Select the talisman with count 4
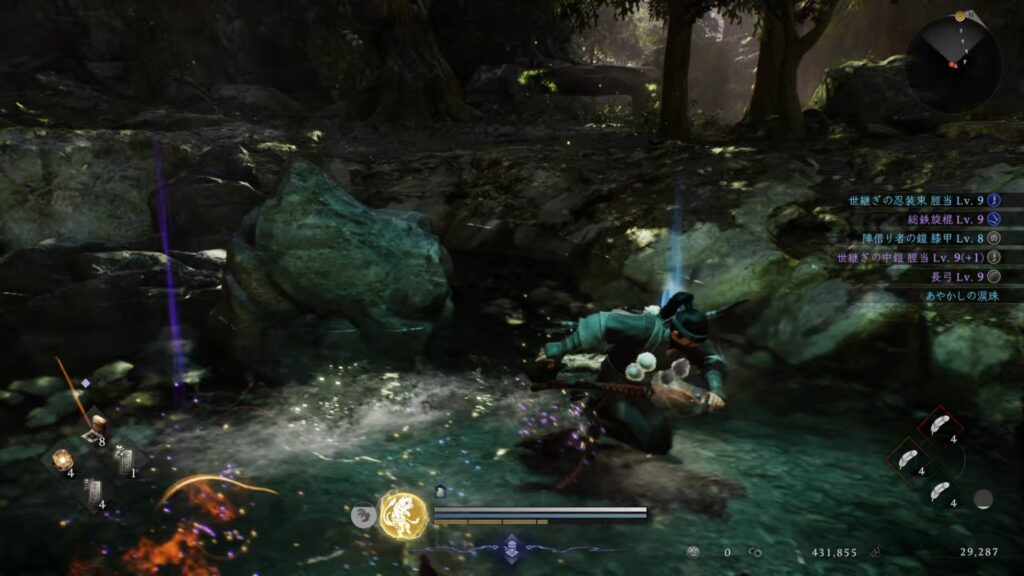The image size is (1024, 576). (x=93, y=490)
